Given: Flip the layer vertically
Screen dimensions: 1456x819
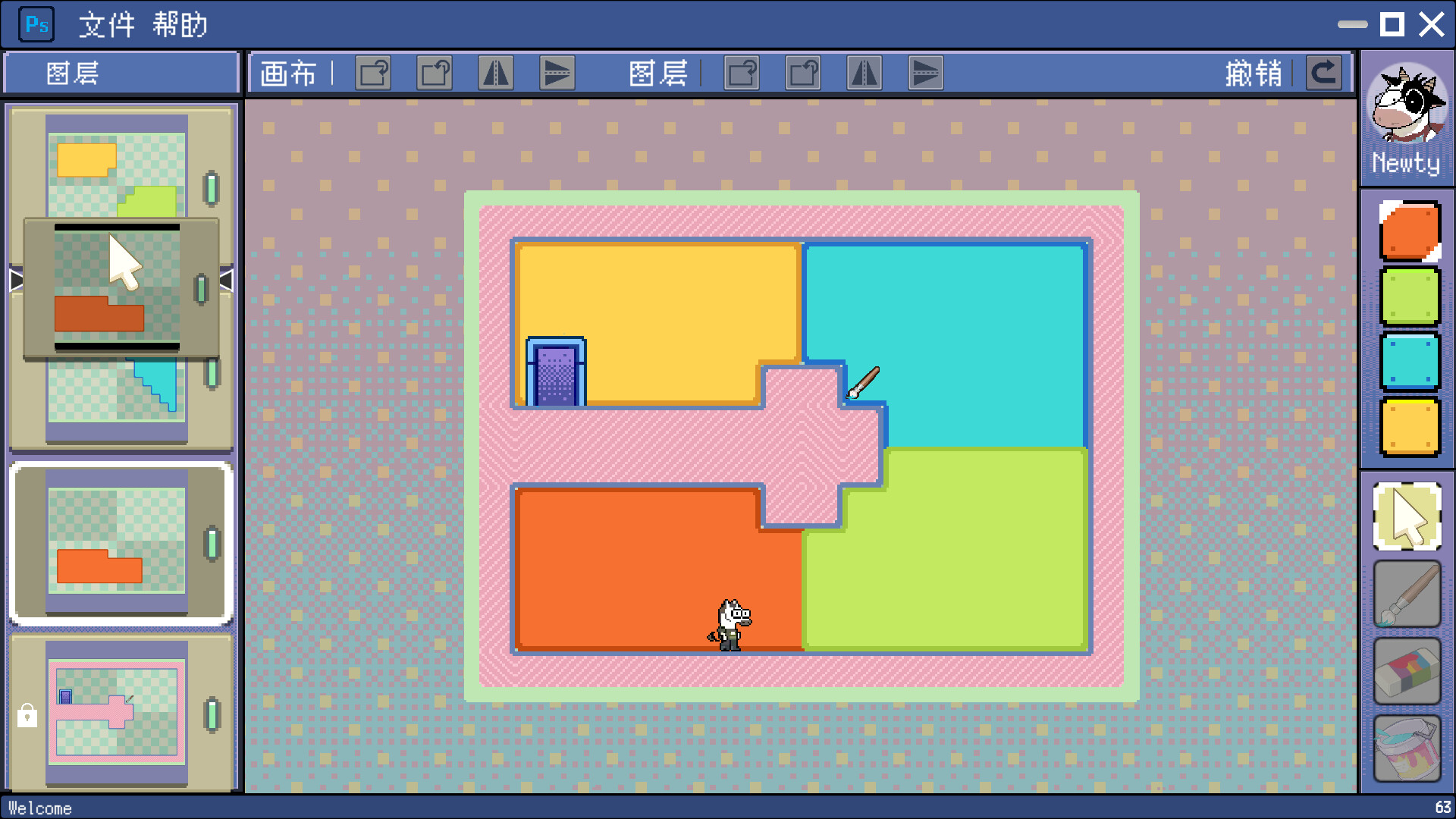Looking at the screenshot, I should (x=926, y=73).
